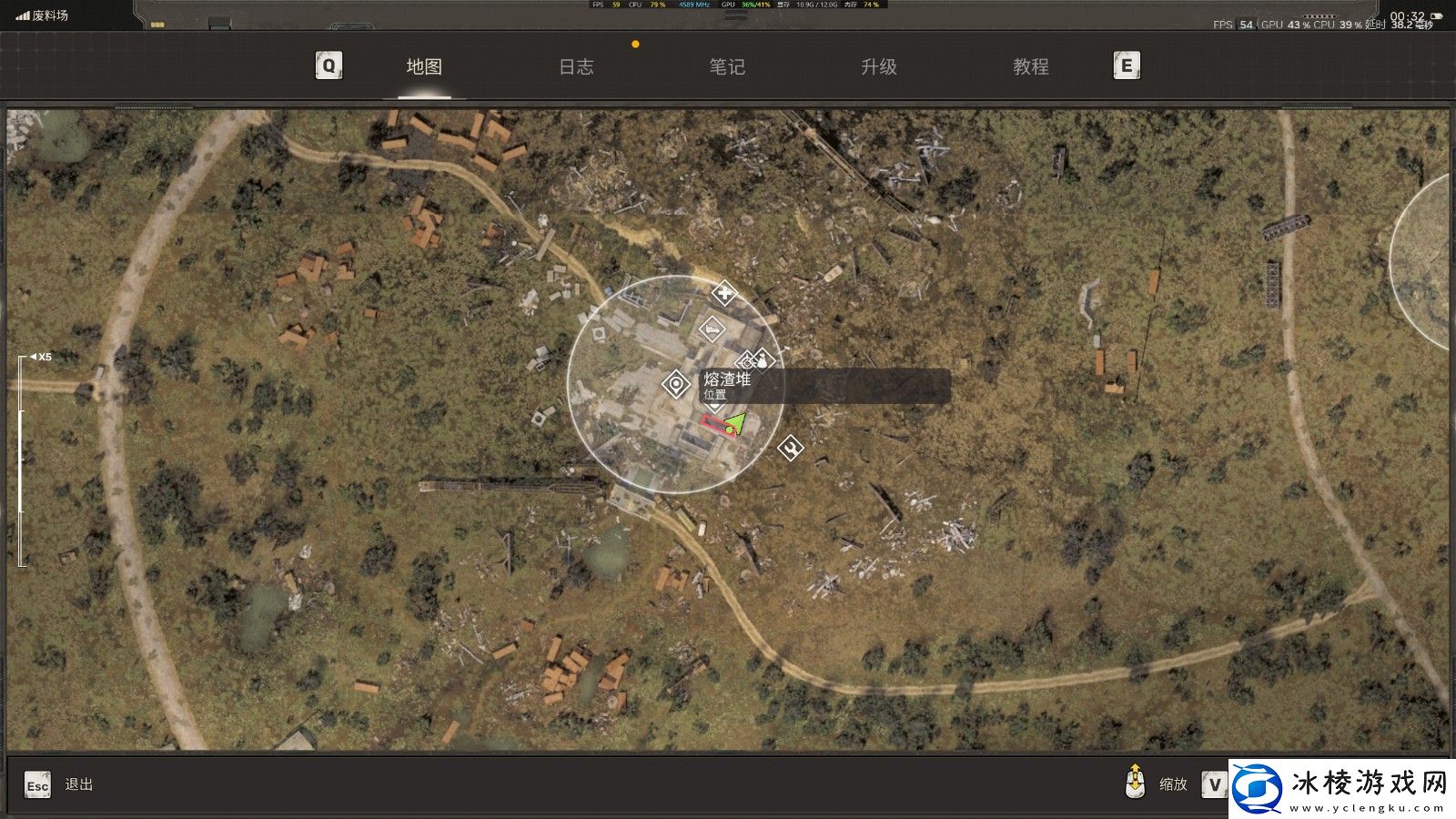
Task: Select the green player arrow on the map
Action: [735, 423]
